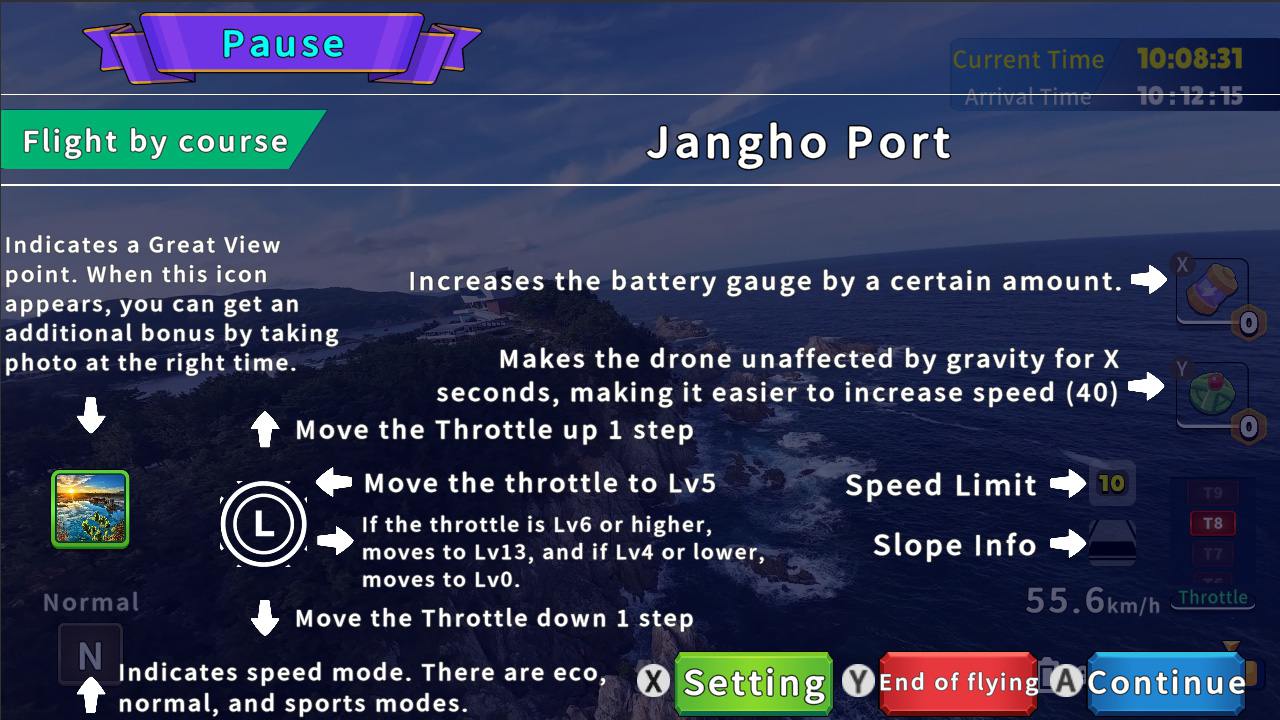1280x720 pixels.
Task: Open the Pause banner menu
Action: (x=283, y=43)
